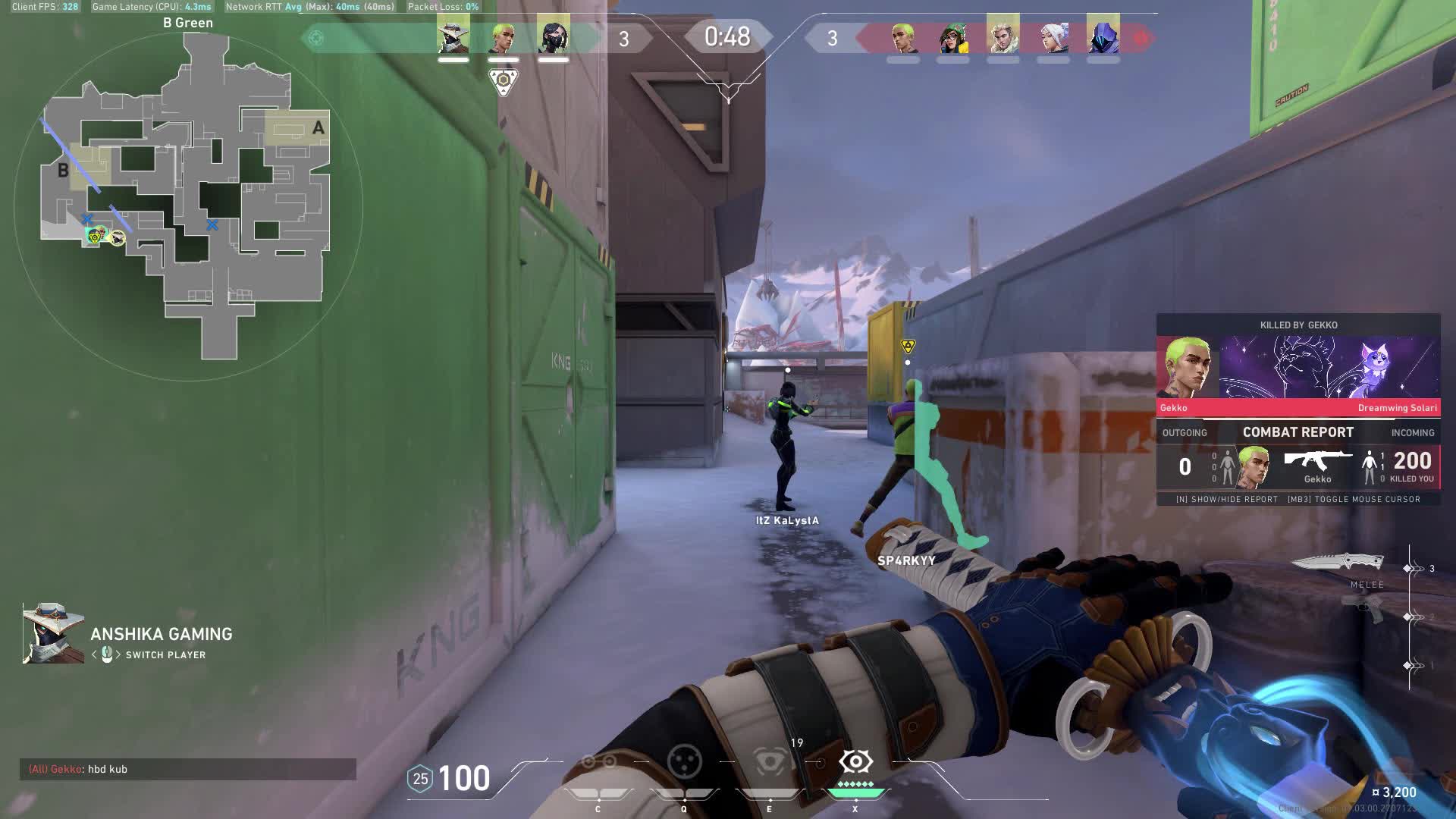Open the chat box showing Gekko's message
This screenshot has height=819, width=1456.
pyautogui.click(x=188, y=769)
